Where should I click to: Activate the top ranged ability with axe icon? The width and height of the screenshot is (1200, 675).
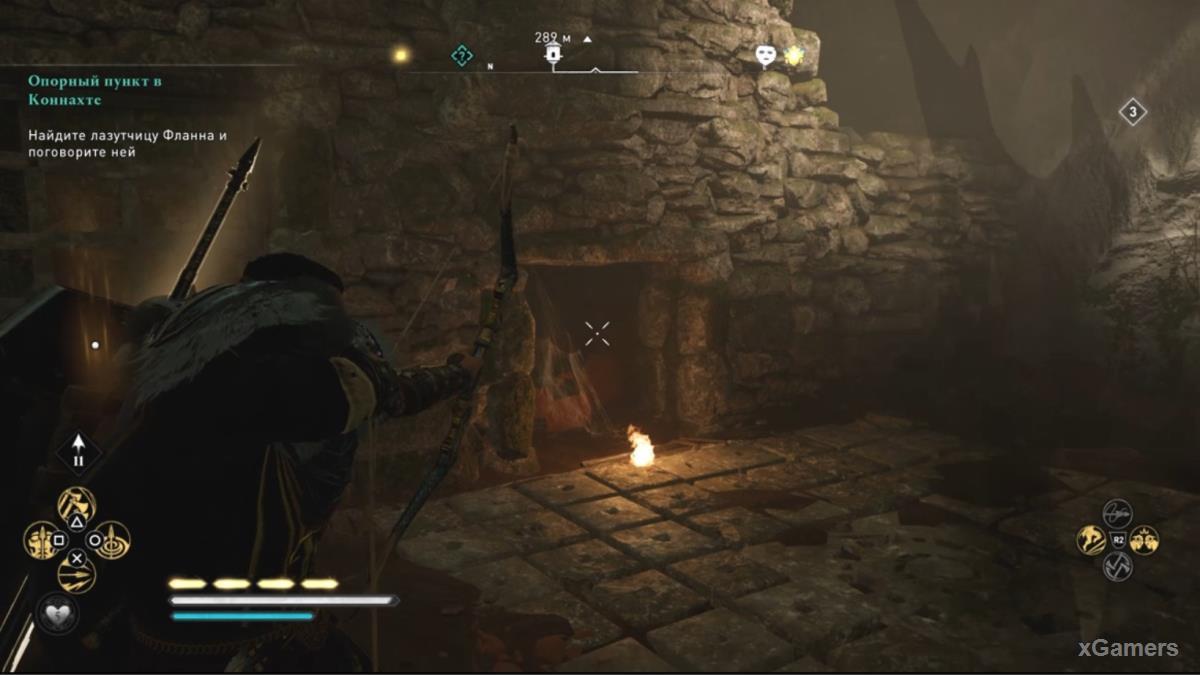pos(77,505)
